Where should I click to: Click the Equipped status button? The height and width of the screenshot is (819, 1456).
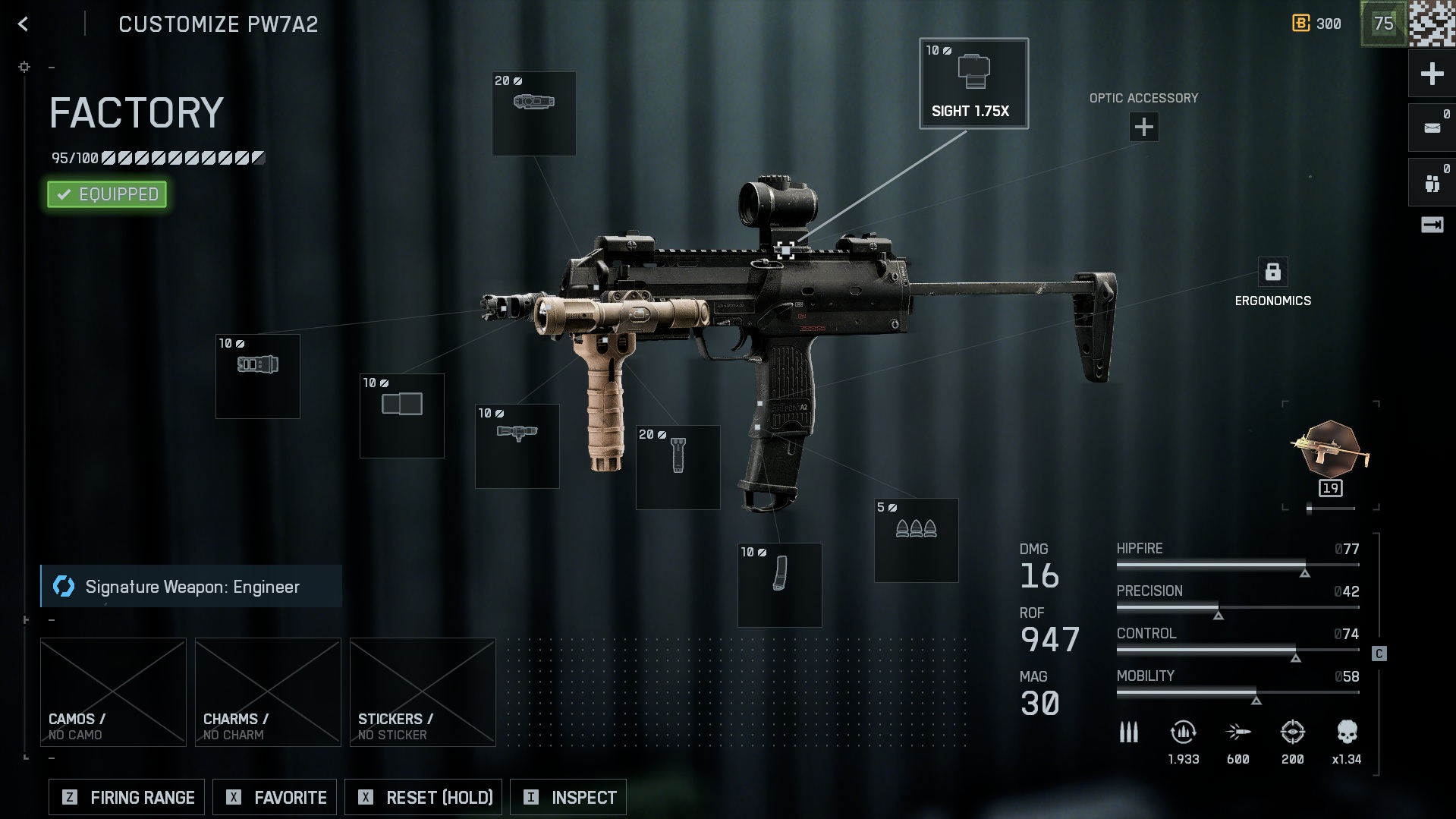(x=107, y=194)
